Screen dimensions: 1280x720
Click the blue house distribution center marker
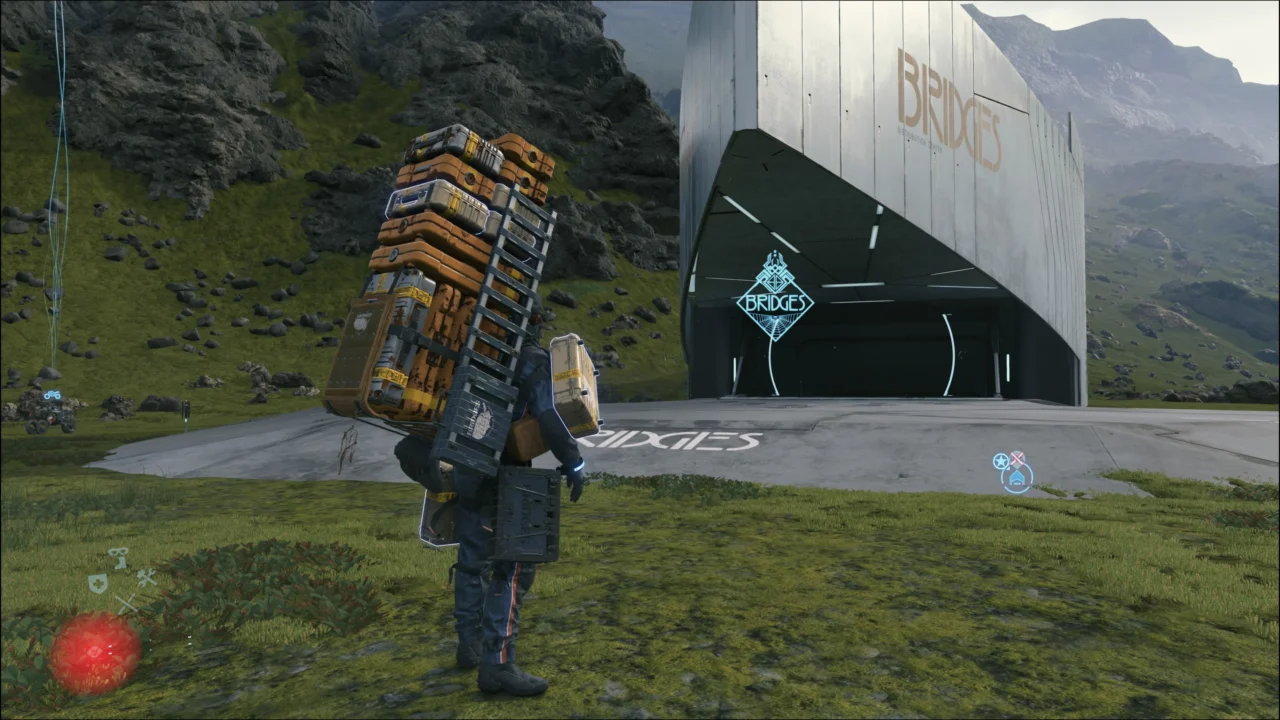point(1017,478)
